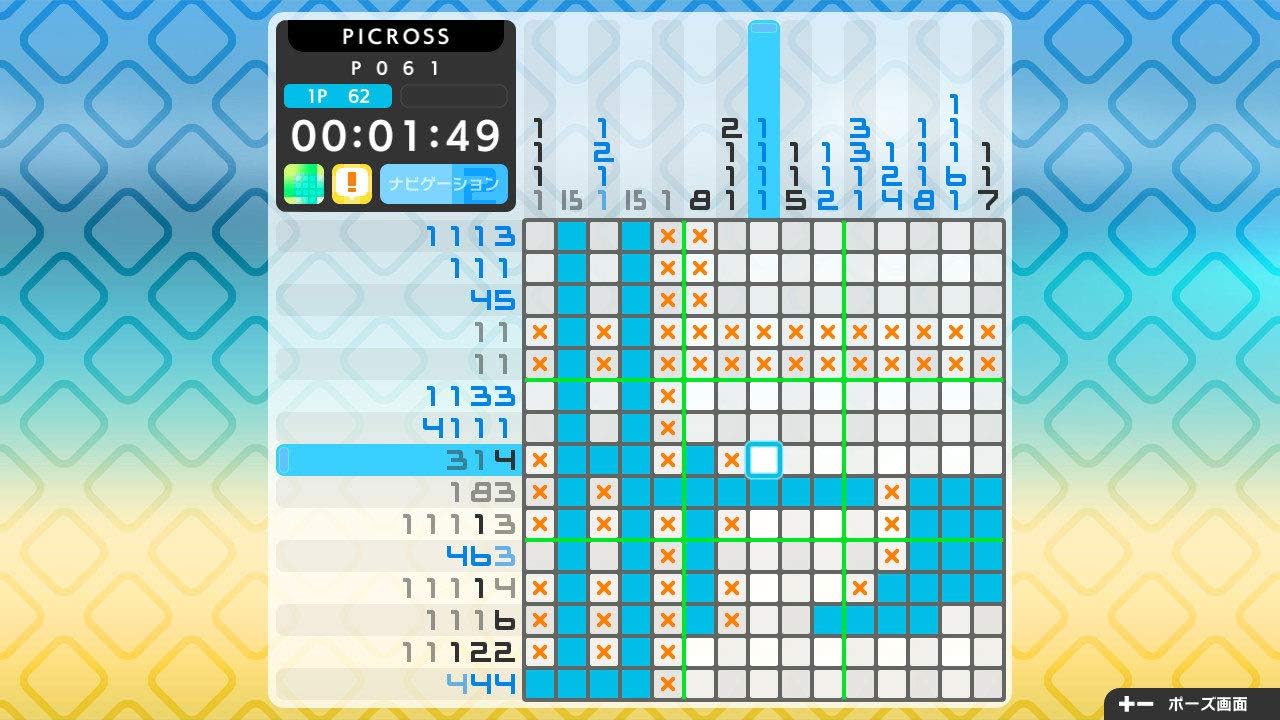The height and width of the screenshot is (720, 1280).
Task: Click the timer showing 00:01:49
Action: tap(394, 135)
